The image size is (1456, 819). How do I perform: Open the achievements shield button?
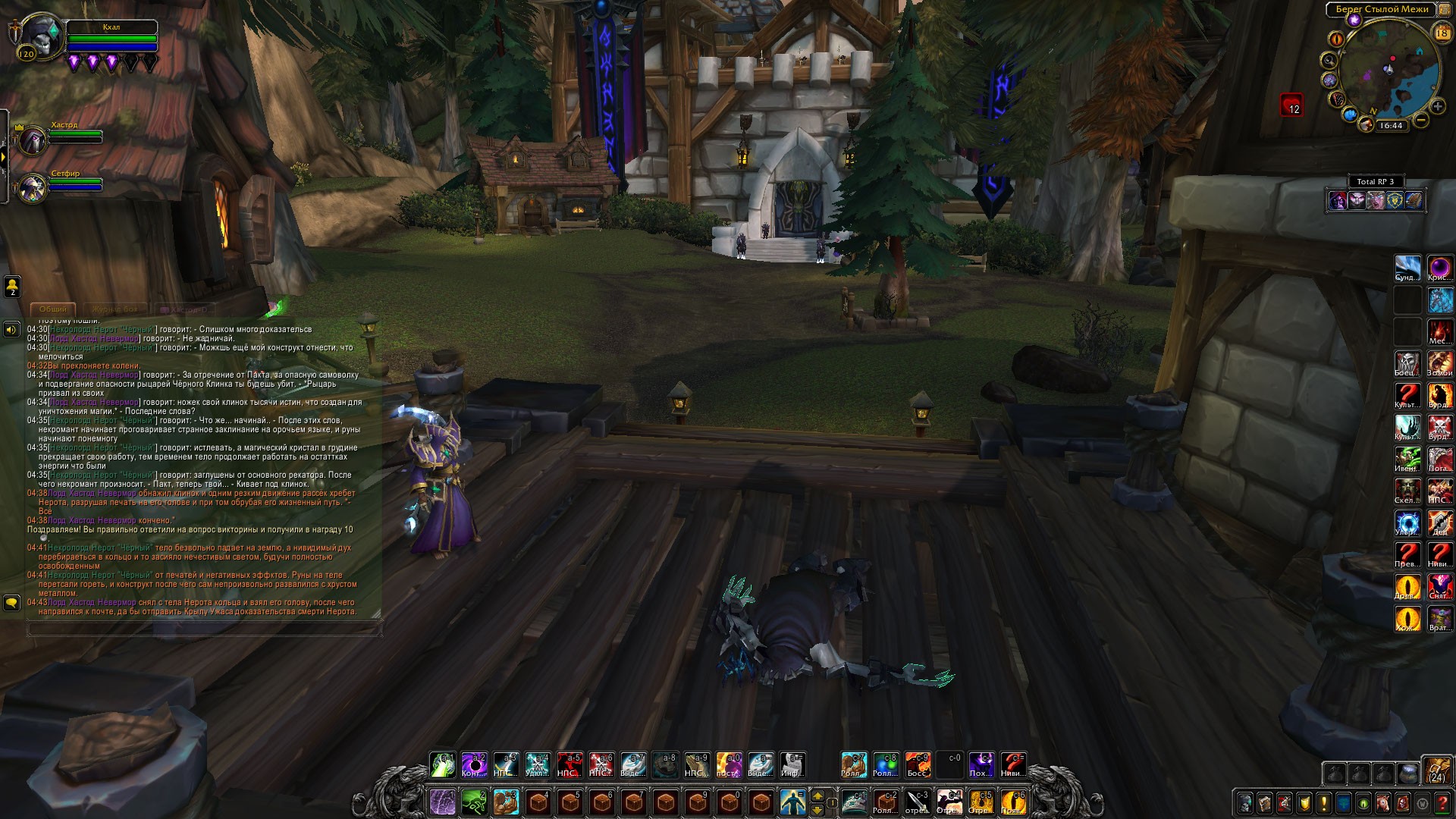[1304, 802]
